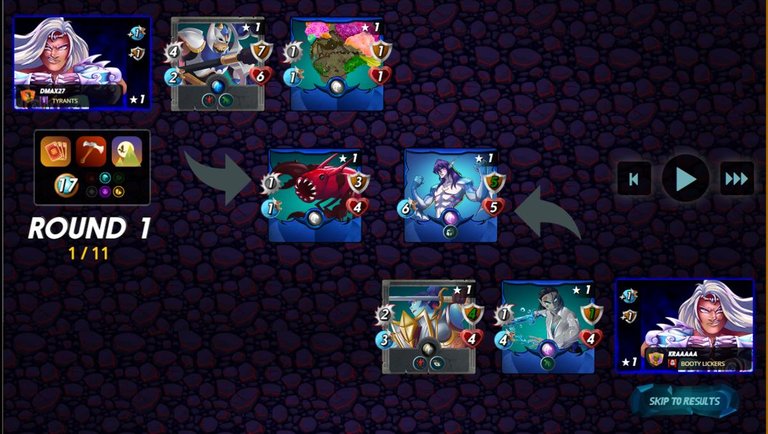Inspect the white armored knight card
The width and height of the screenshot is (768, 434).
point(218,62)
